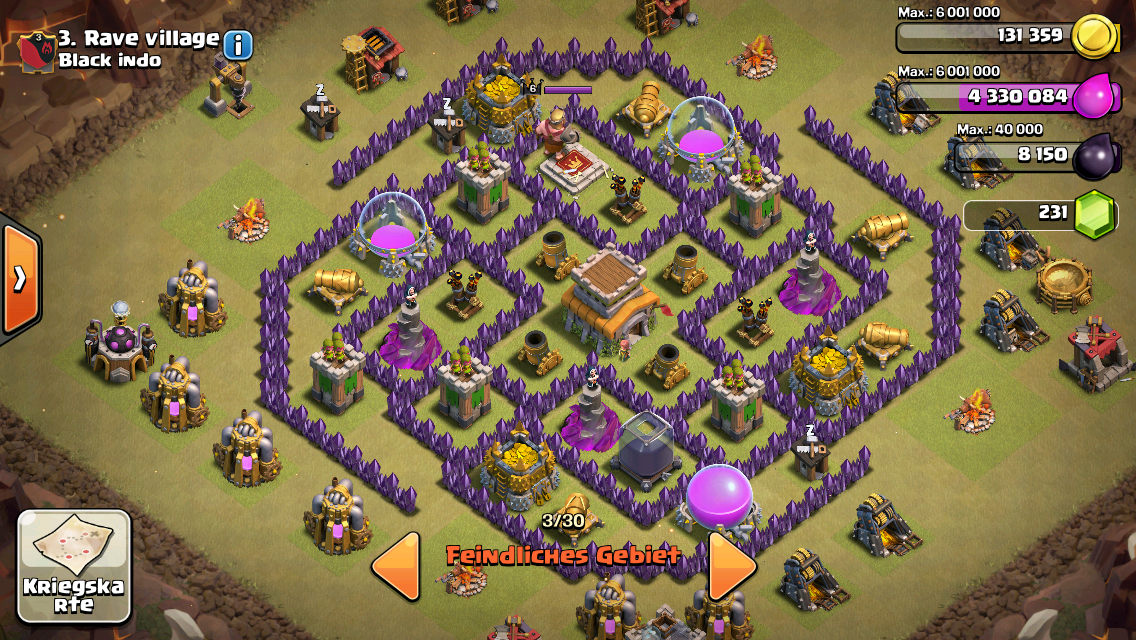The image size is (1136, 640).
Task: Go to the next enemy base
Action: click(x=732, y=565)
